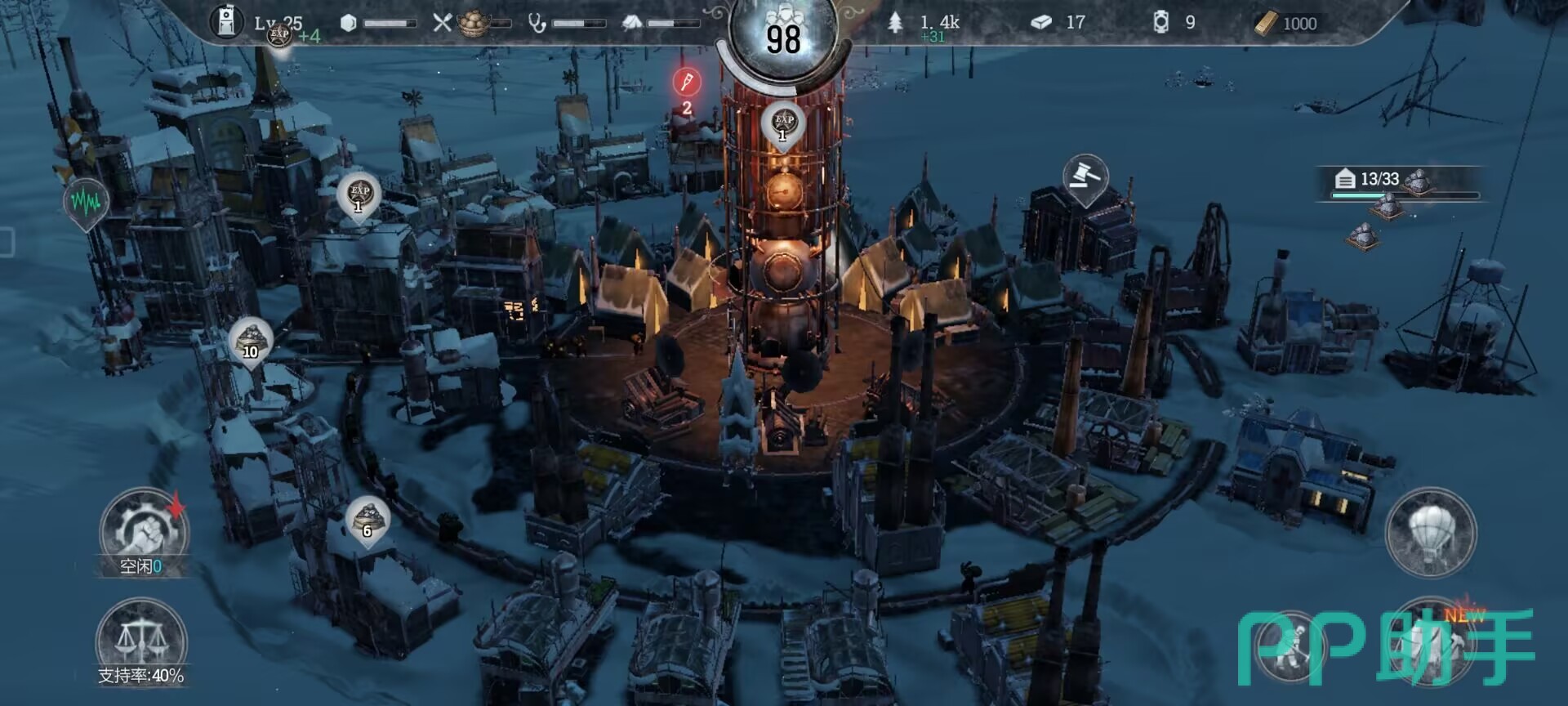Image resolution: width=1568 pixels, height=706 pixels.
Task: Collect the EXP bubble on the generator
Action: 783,123
